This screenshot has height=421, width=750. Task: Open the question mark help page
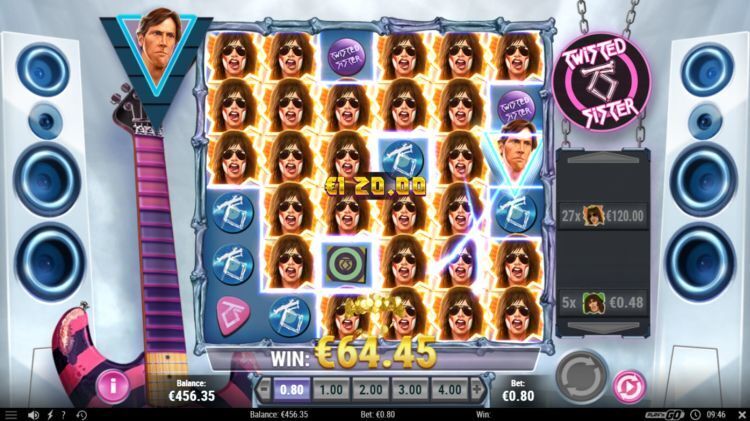[64, 414]
